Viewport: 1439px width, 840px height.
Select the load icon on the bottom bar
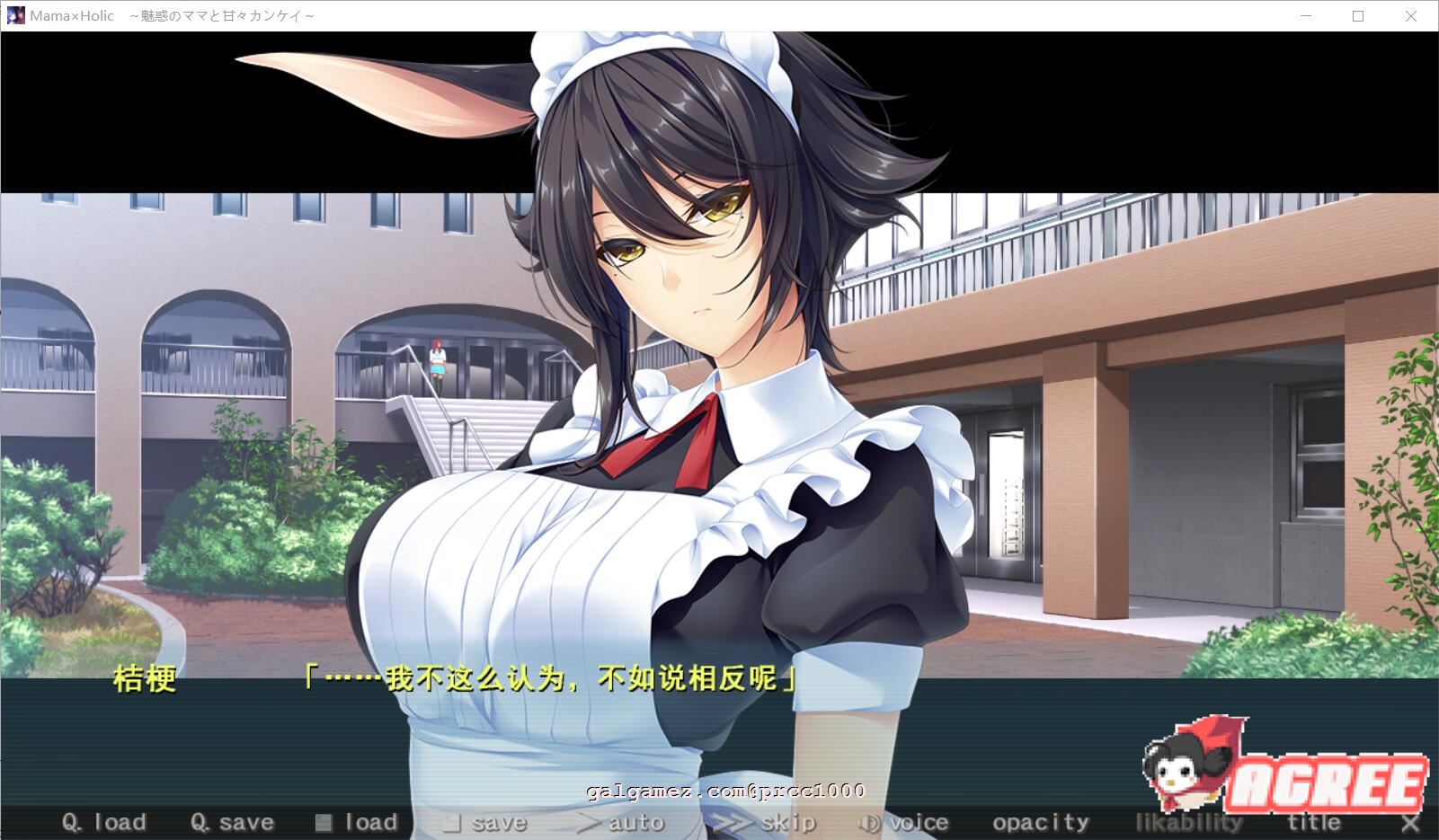[322, 821]
